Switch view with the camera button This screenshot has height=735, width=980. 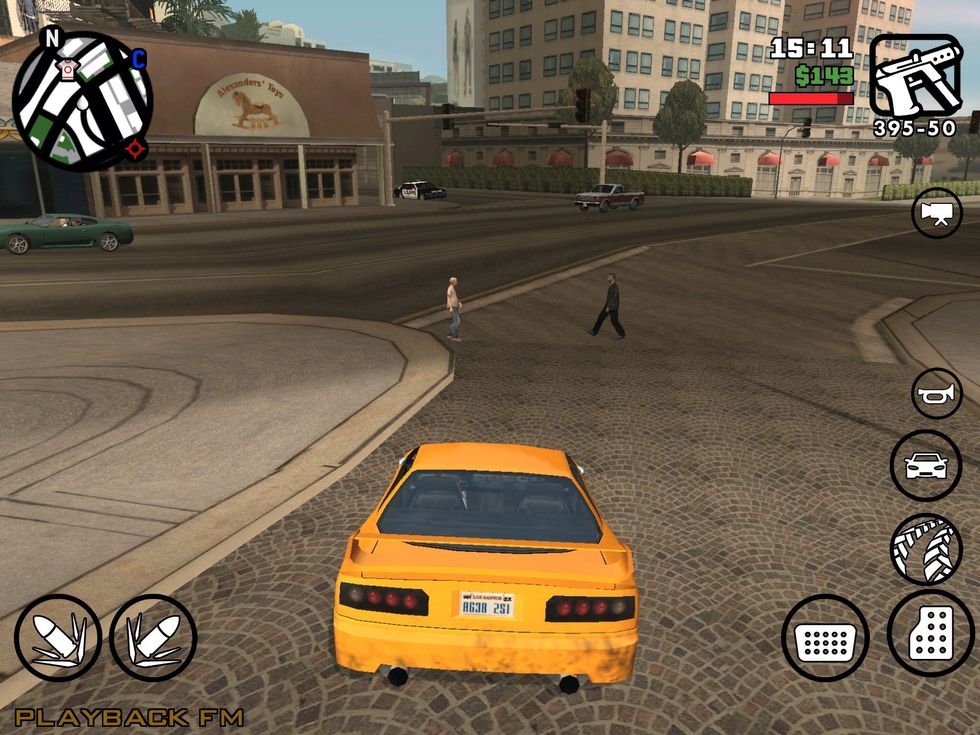936,213
